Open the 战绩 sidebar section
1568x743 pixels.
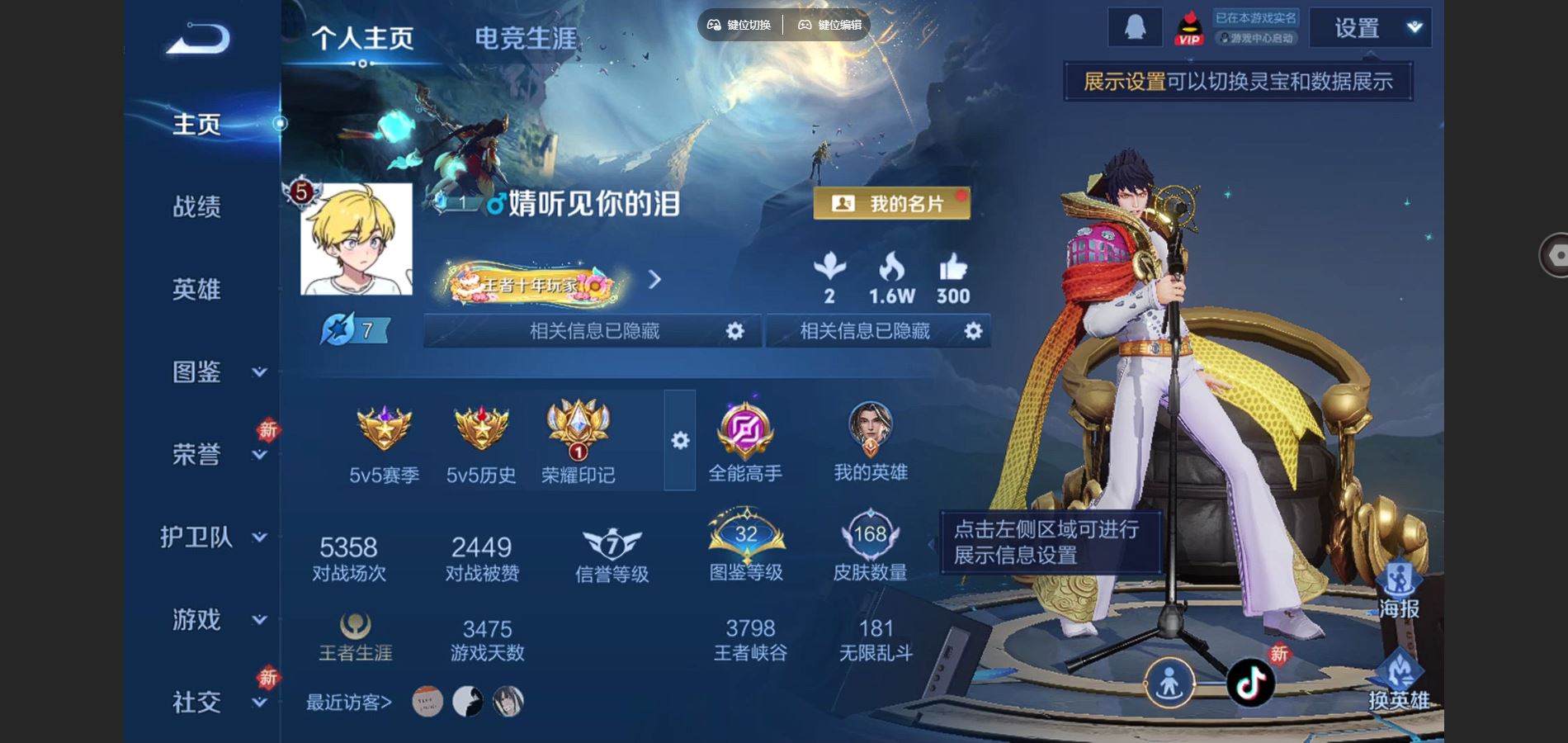[196, 206]
